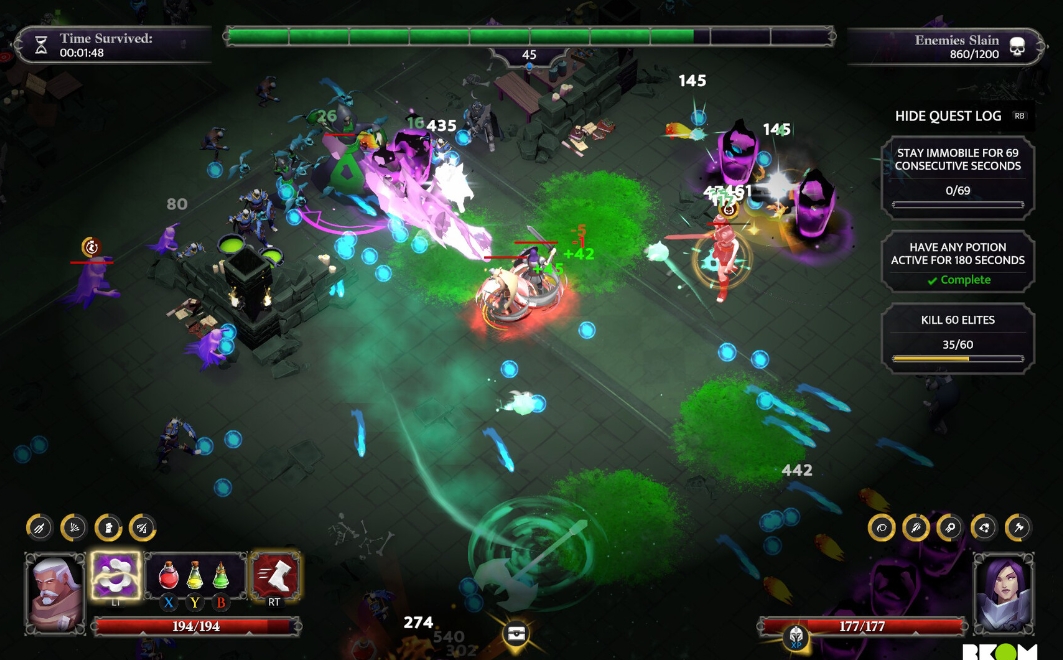
Task: Use the yellow potion flask
Action: click(x=195, y=575)
